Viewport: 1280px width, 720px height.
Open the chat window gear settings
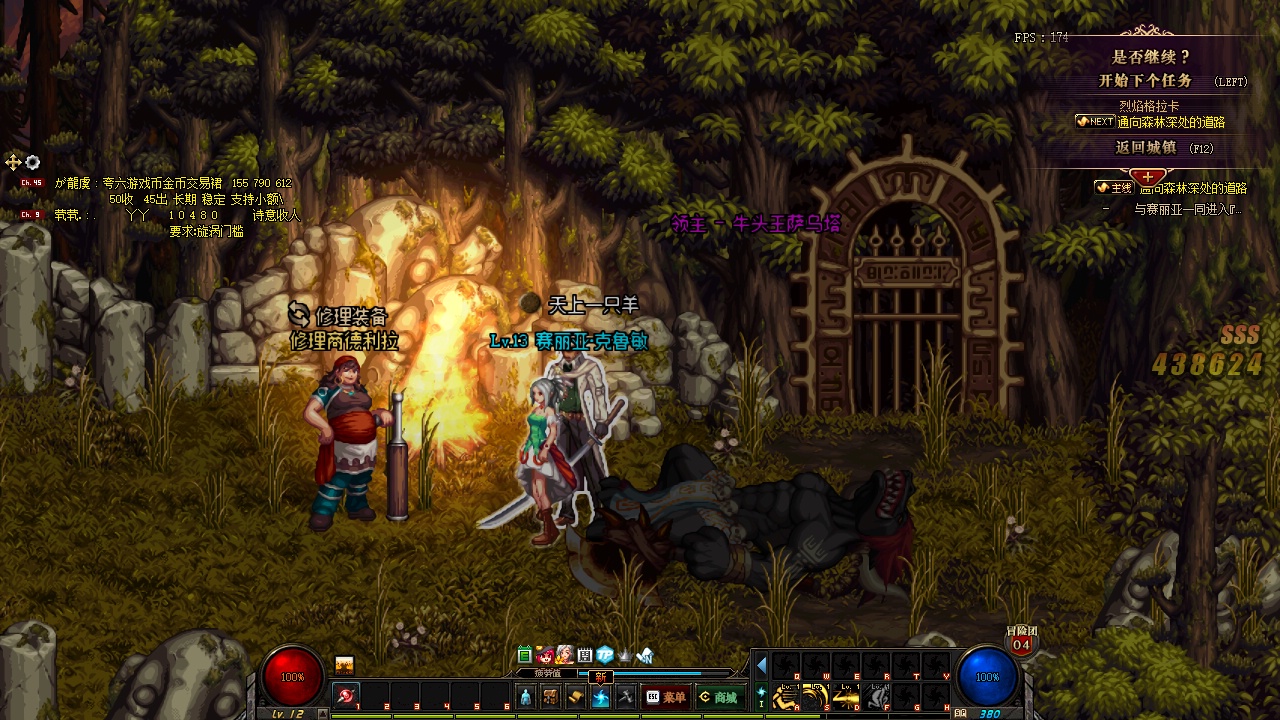[x=32, y=162]
